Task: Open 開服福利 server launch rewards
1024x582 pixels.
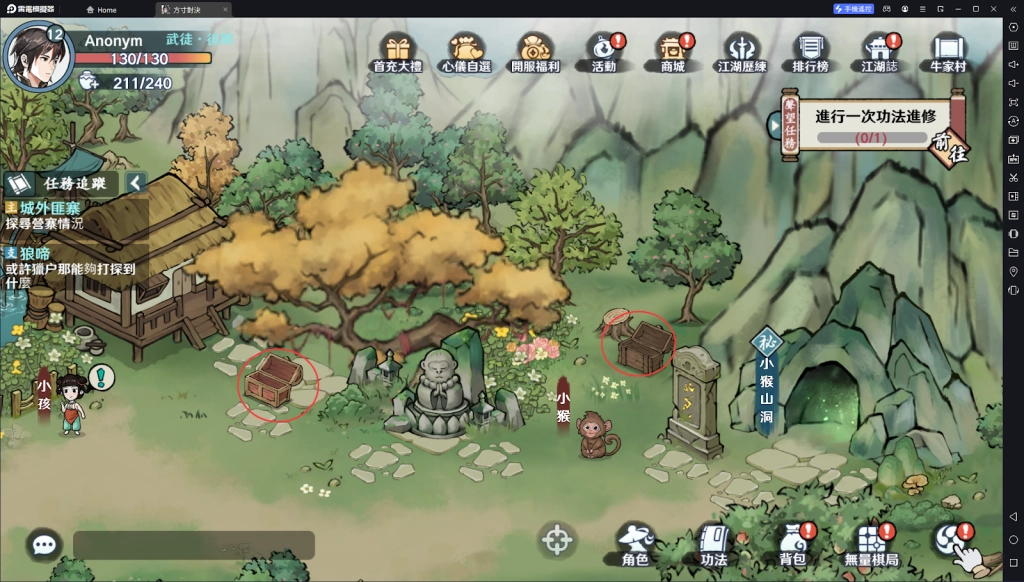Action: click(536, 51)
